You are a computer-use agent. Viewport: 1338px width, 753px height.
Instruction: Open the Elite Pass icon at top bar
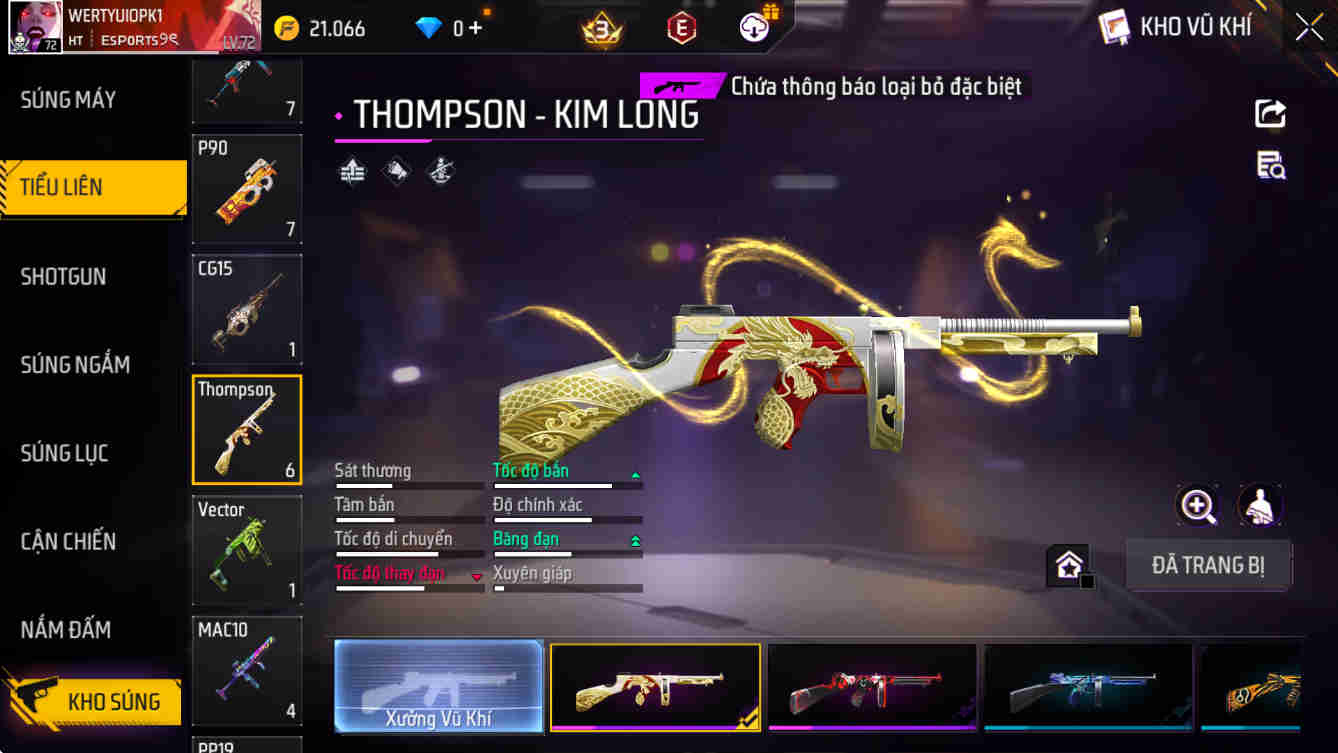[682, 28]
